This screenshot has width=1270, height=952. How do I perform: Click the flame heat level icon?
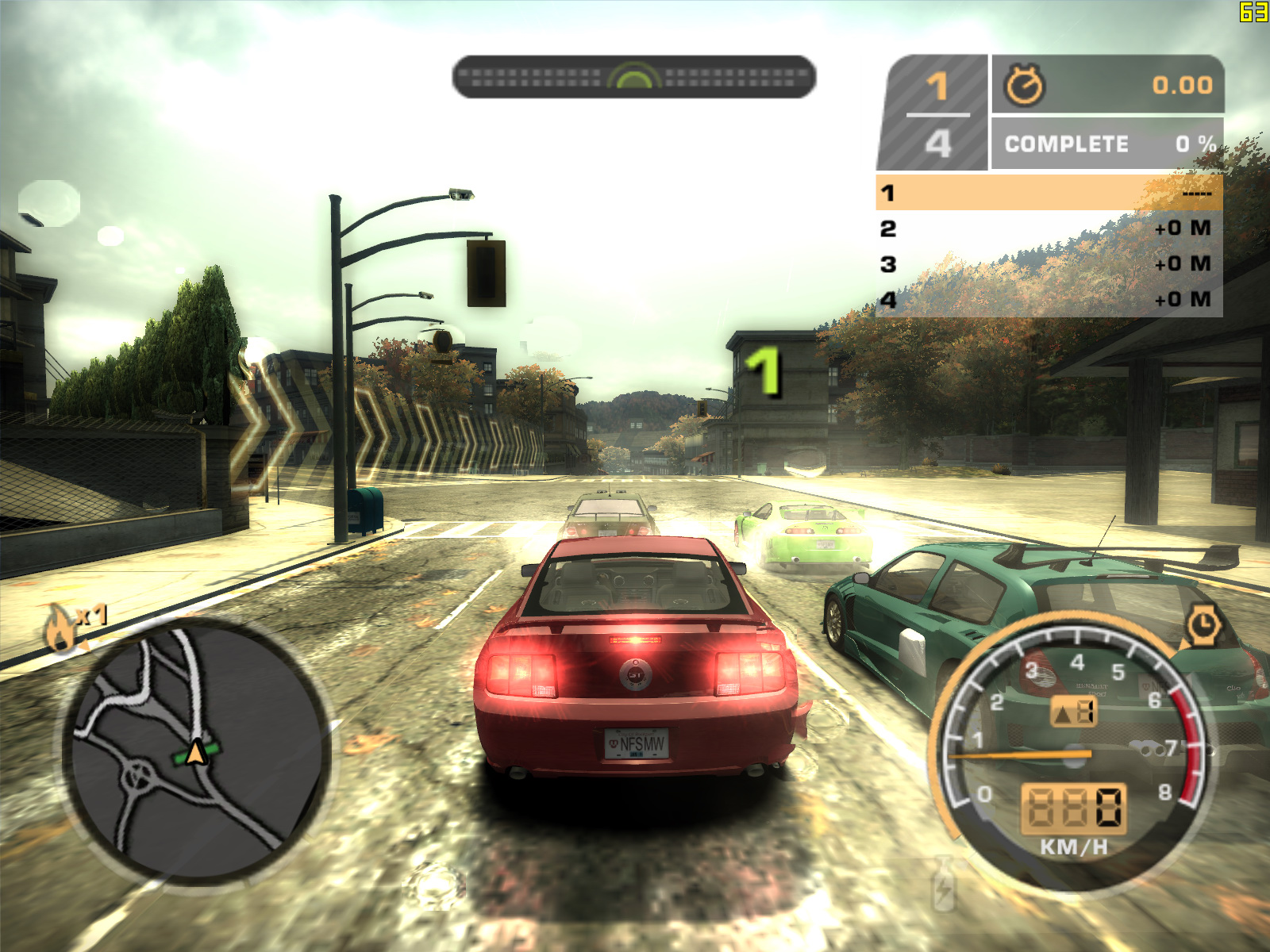pos(60,628)
